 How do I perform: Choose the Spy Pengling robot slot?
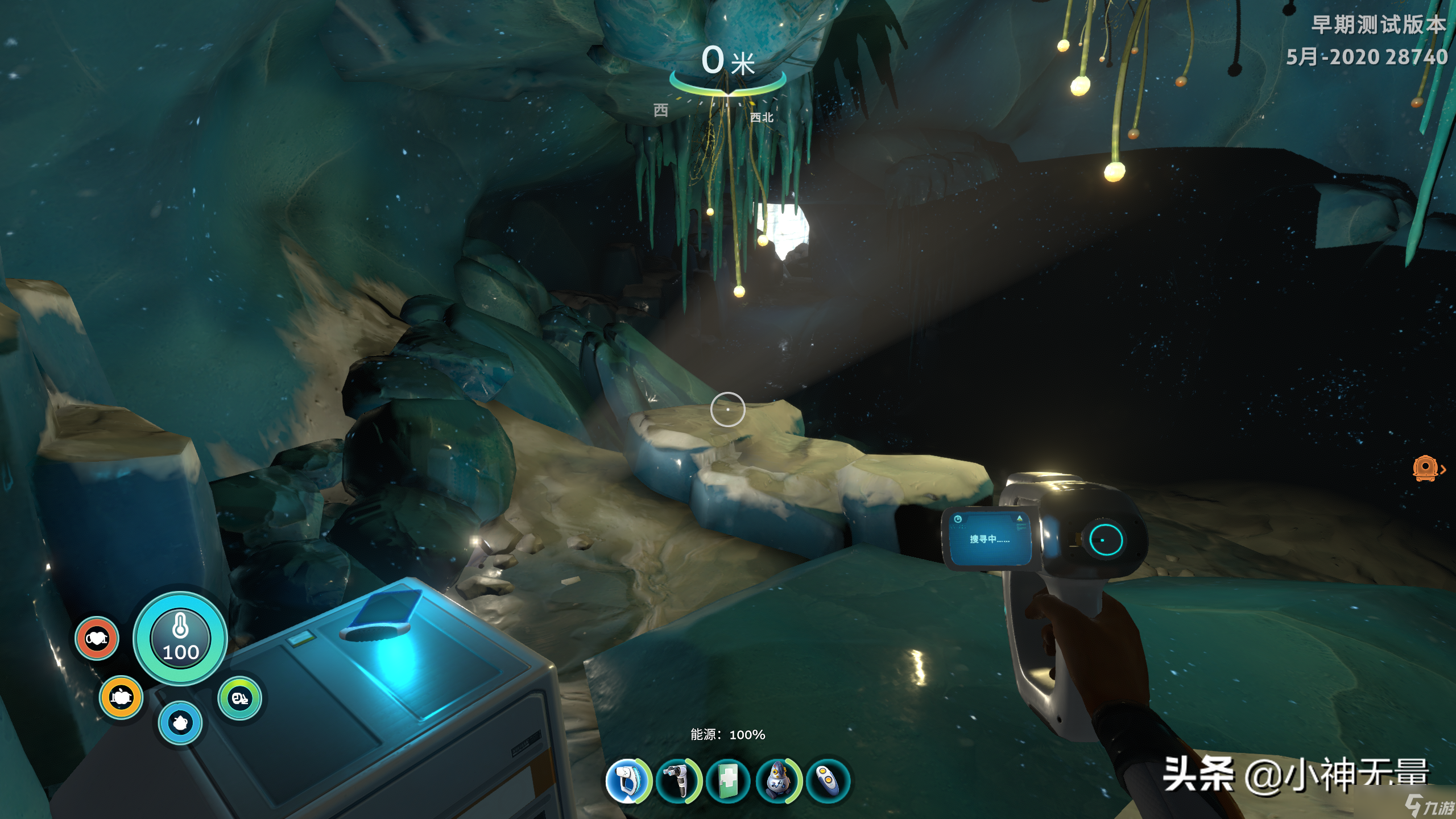pos(777,780)
